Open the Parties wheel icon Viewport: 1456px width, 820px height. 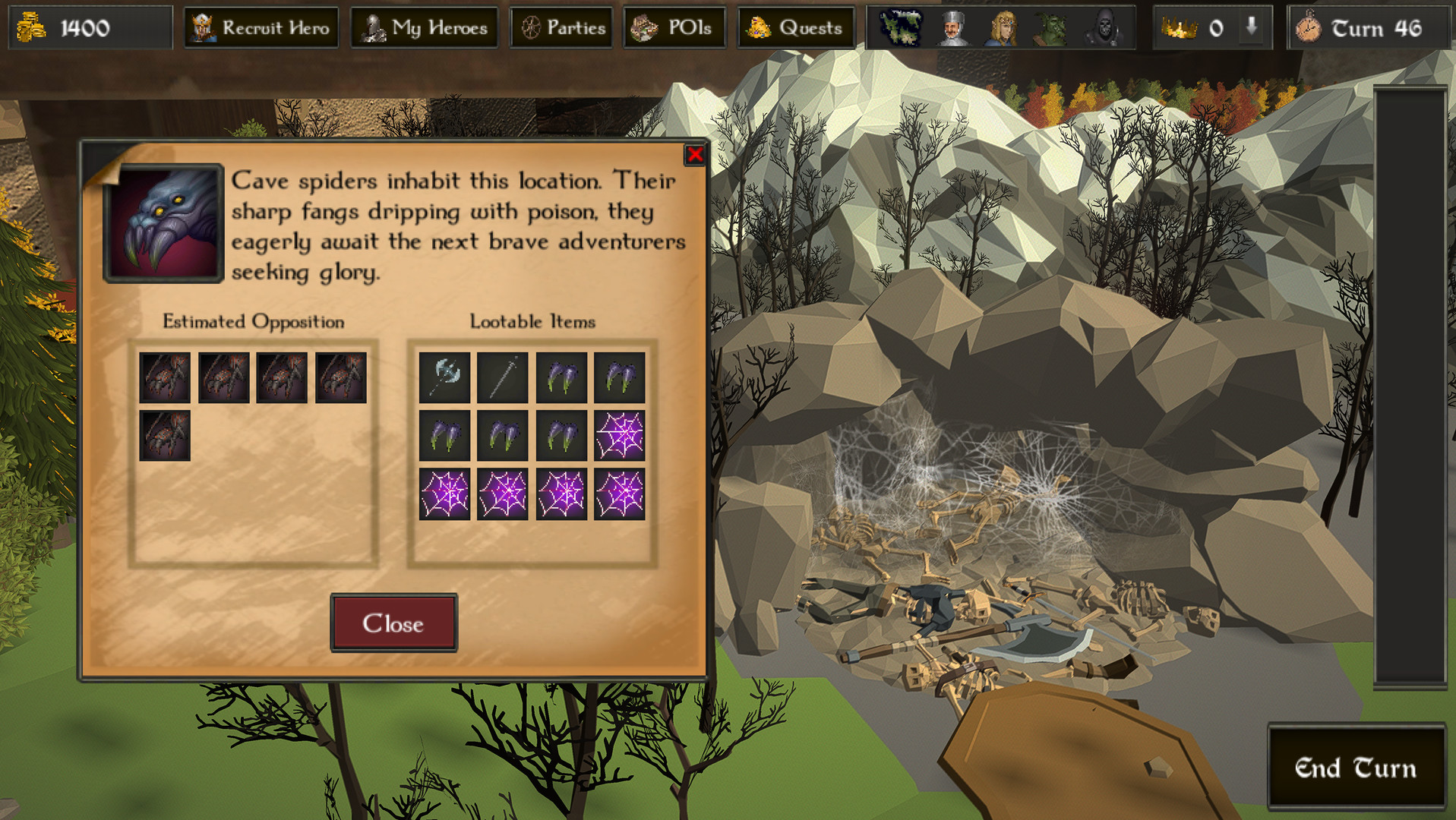tap(531, 27)
